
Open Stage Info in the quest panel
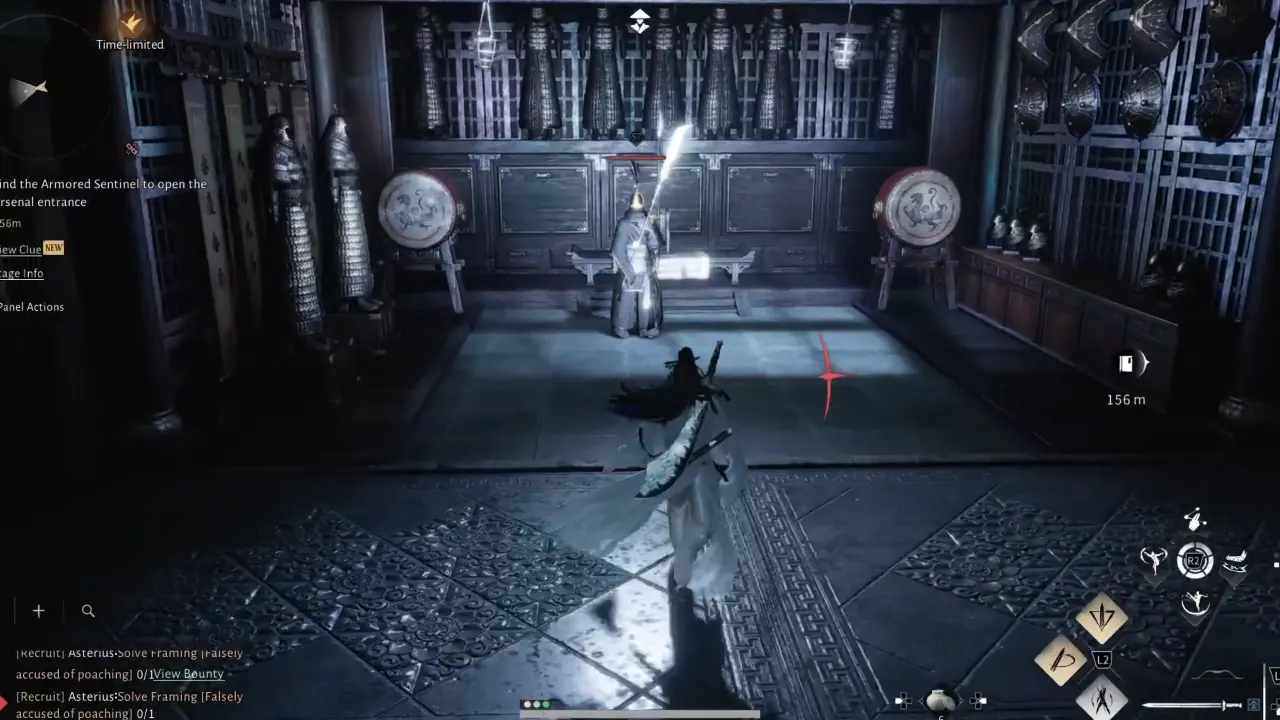(x=20, y=272)
